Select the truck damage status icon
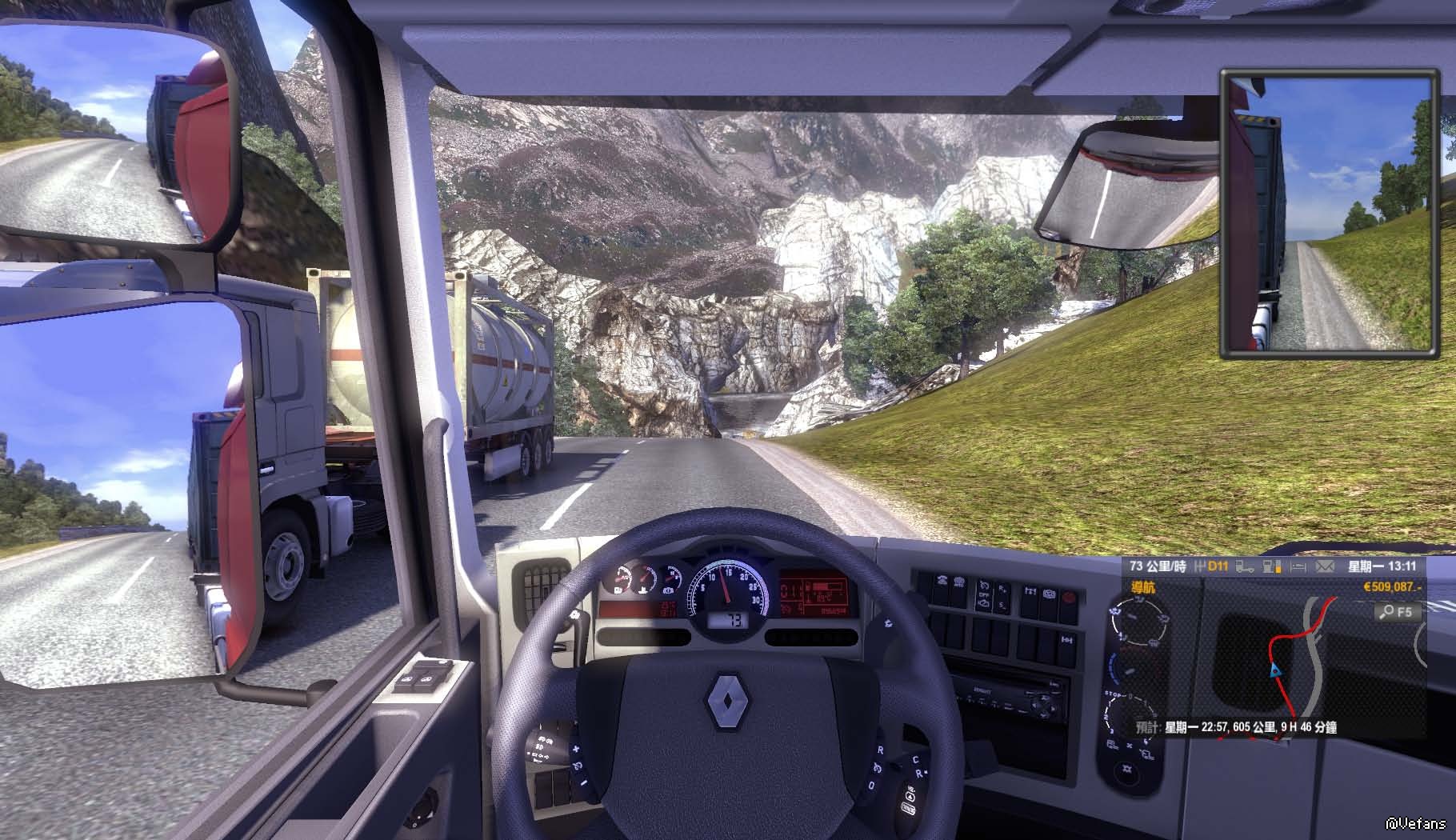 1245,567
